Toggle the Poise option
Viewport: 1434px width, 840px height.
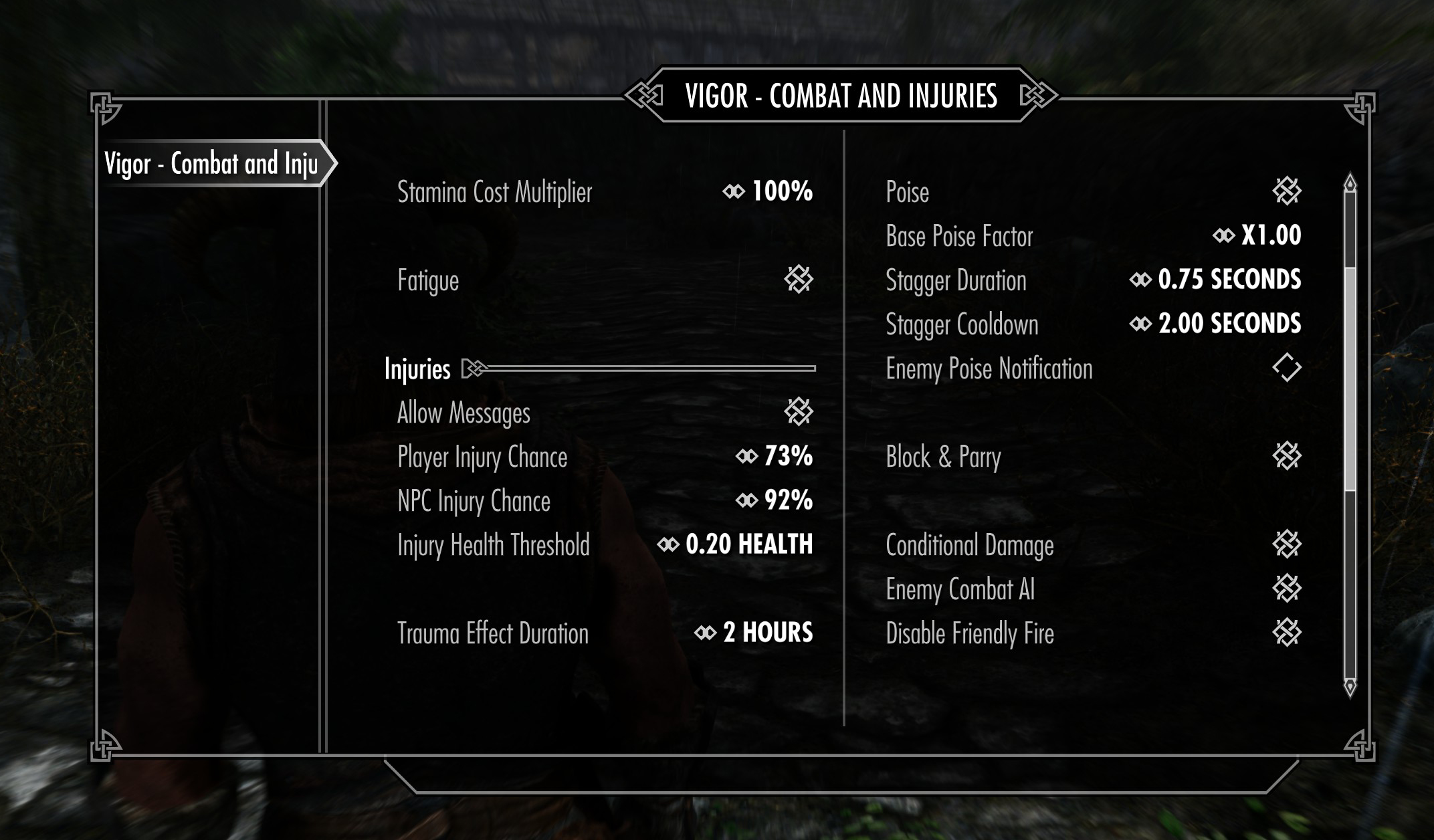pos(1286,192)
